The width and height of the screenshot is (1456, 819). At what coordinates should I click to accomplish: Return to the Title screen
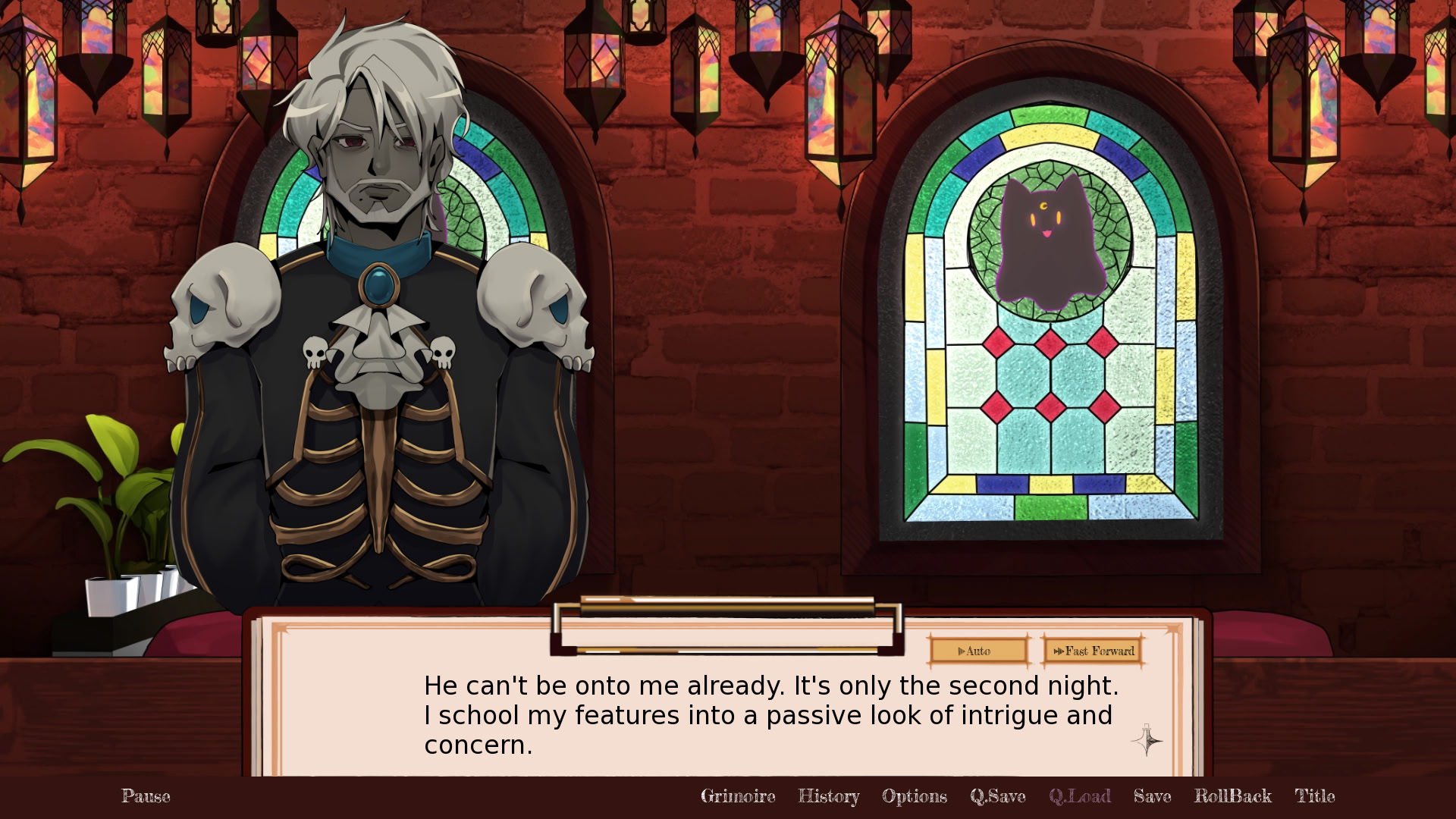click(x=1316, y=797)
